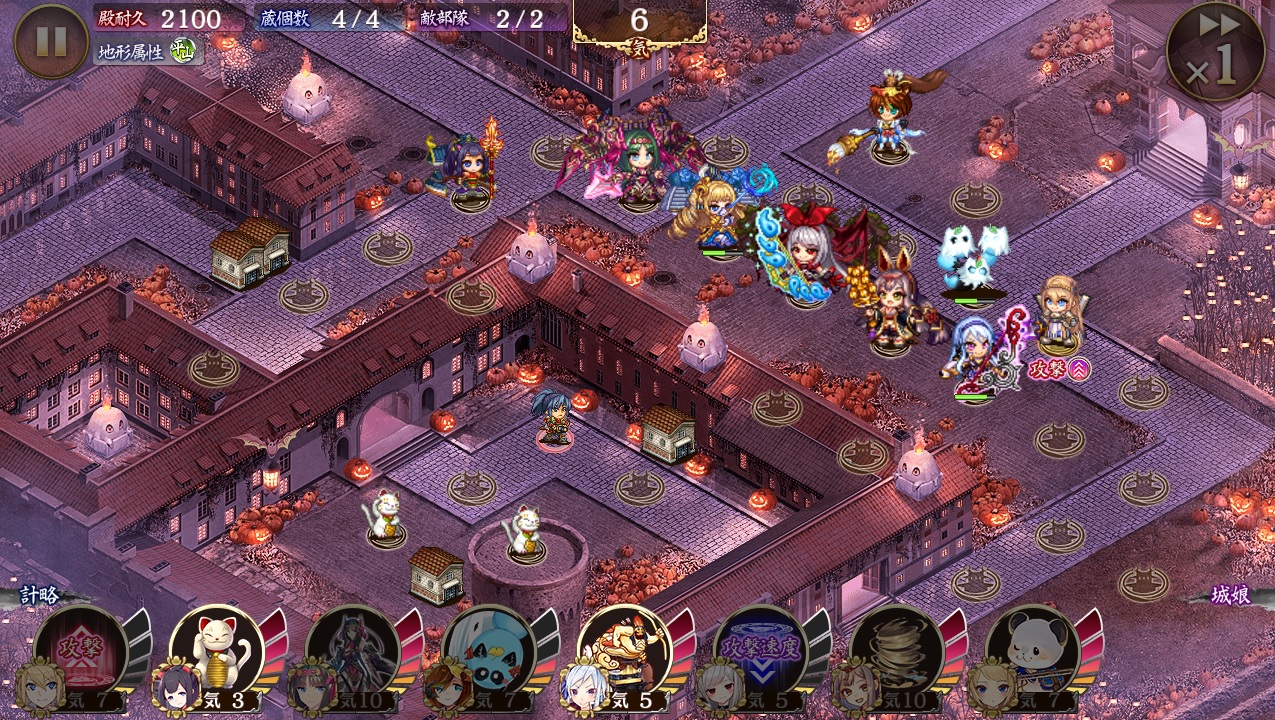
Task: Open the 計略 stratagem panel label
Action: tap(40, 596)
